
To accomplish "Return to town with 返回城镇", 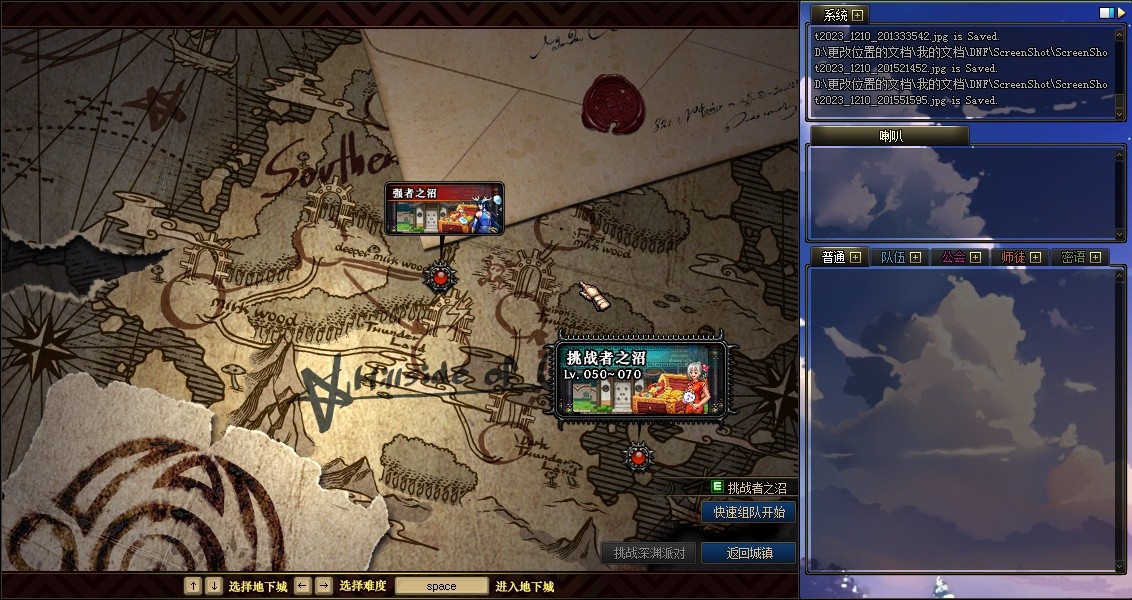I will [748, 553].
